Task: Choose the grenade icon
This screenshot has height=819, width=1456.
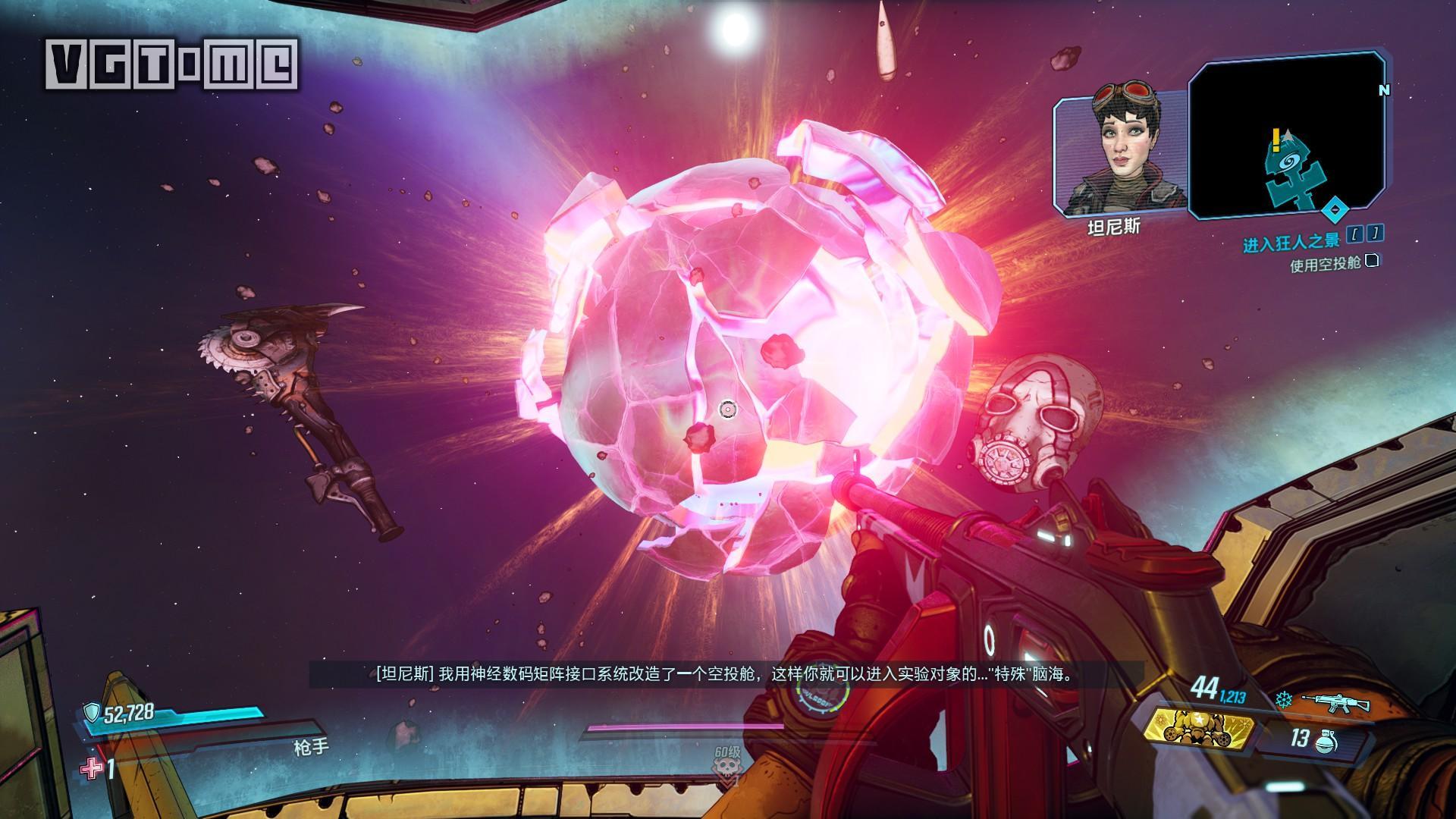Action: (1327, 740)
